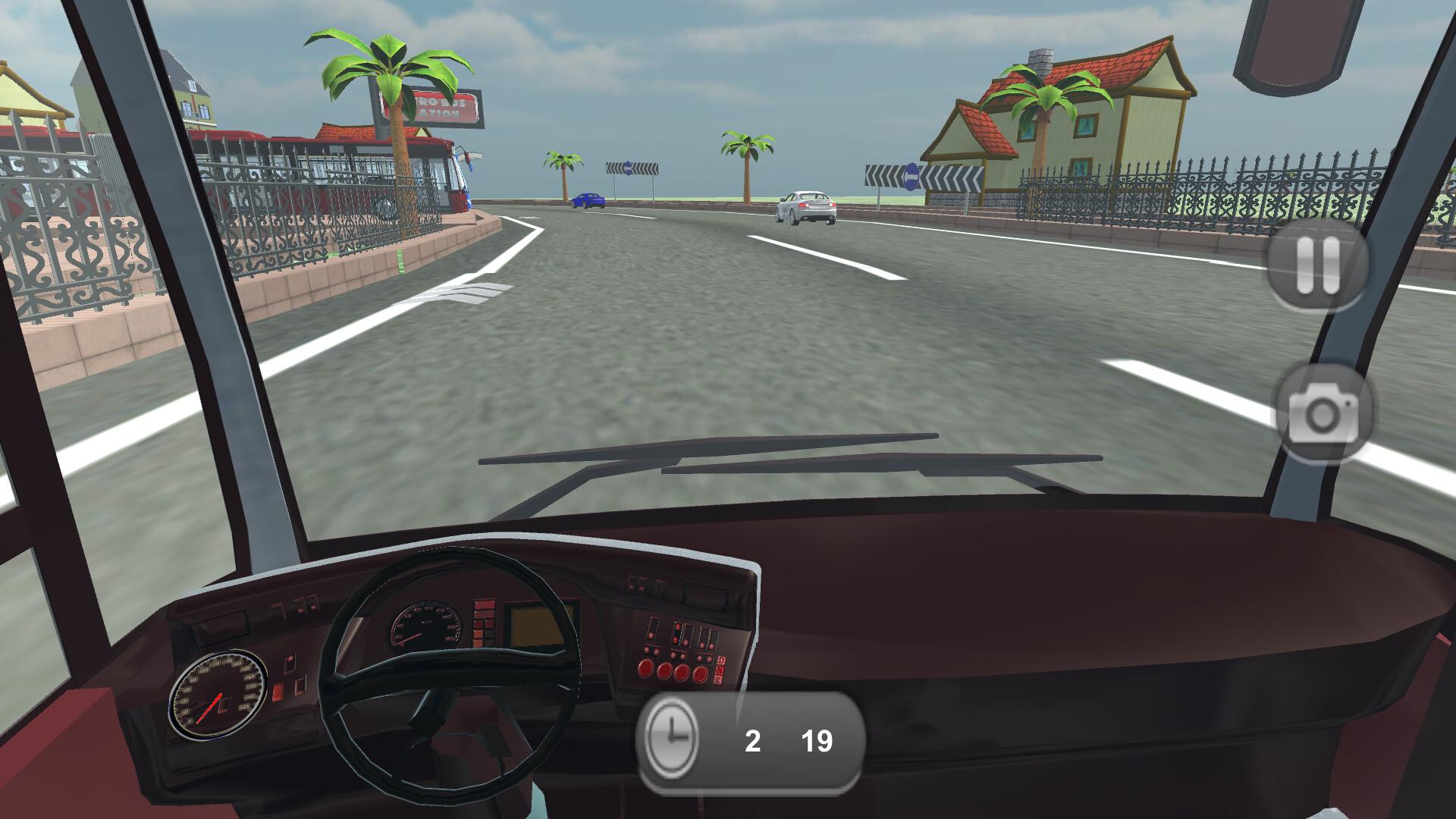Click the Euro Bus Station billboard sign
1456x819 pixels.
pos(426,107)
